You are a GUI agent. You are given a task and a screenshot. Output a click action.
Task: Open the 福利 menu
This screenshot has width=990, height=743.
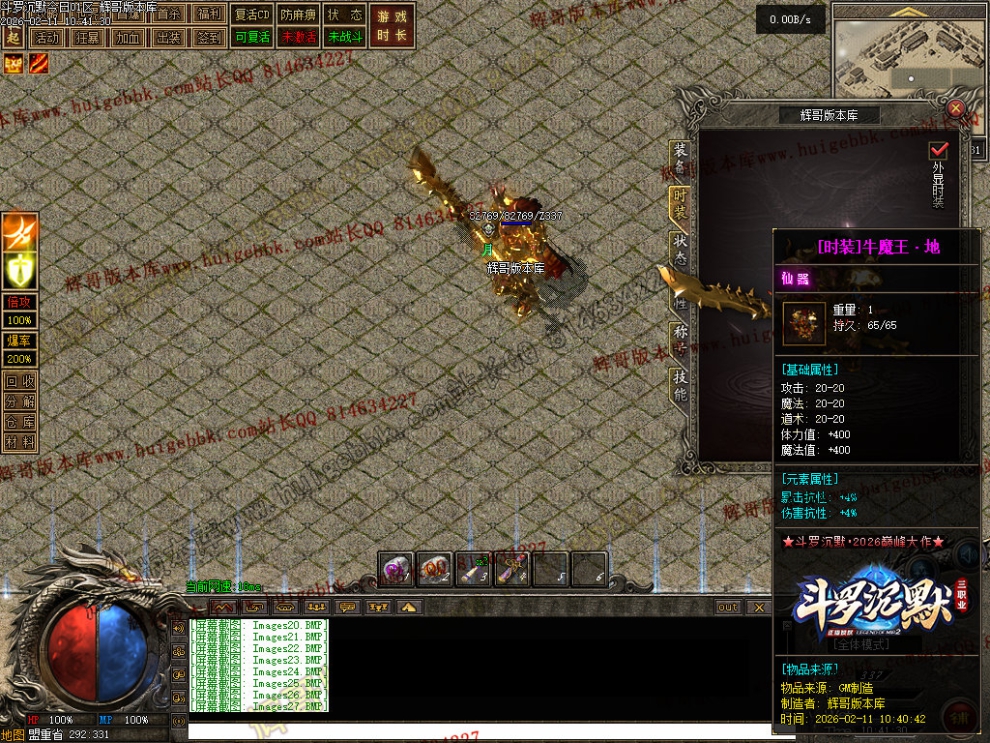209,14
